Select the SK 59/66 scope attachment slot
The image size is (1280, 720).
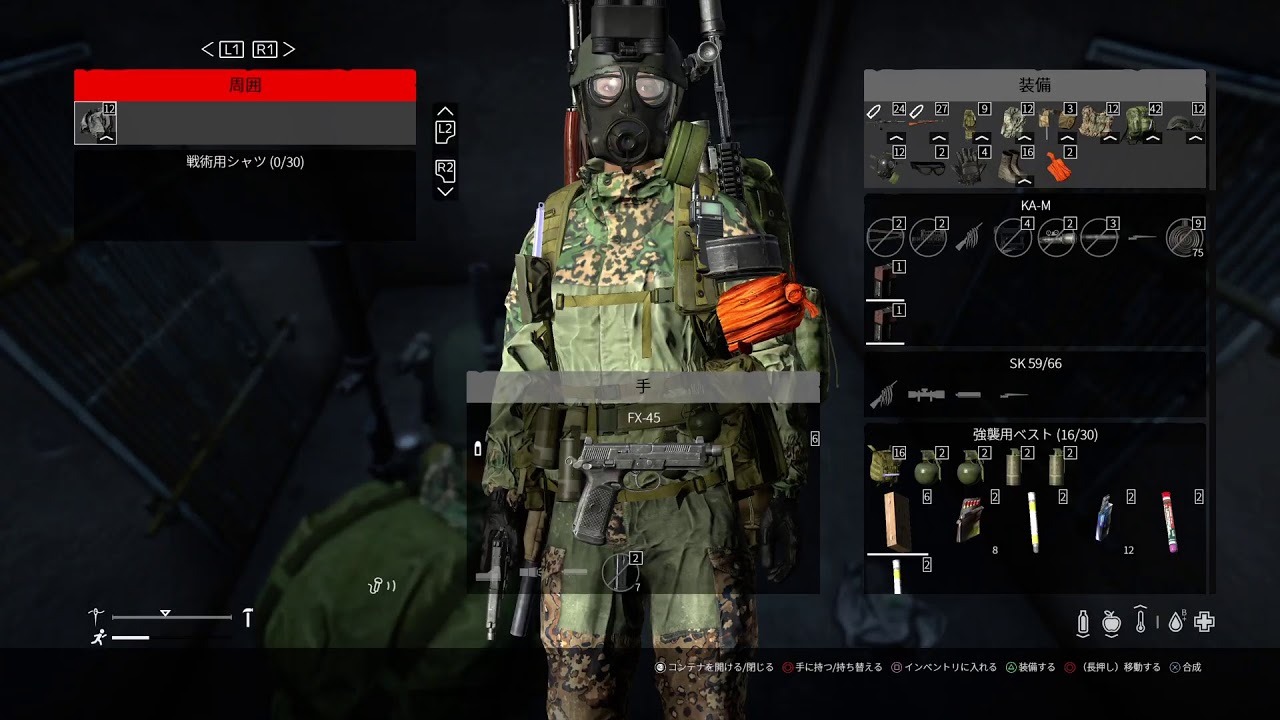pyautogui.click(x=926, y=395)
